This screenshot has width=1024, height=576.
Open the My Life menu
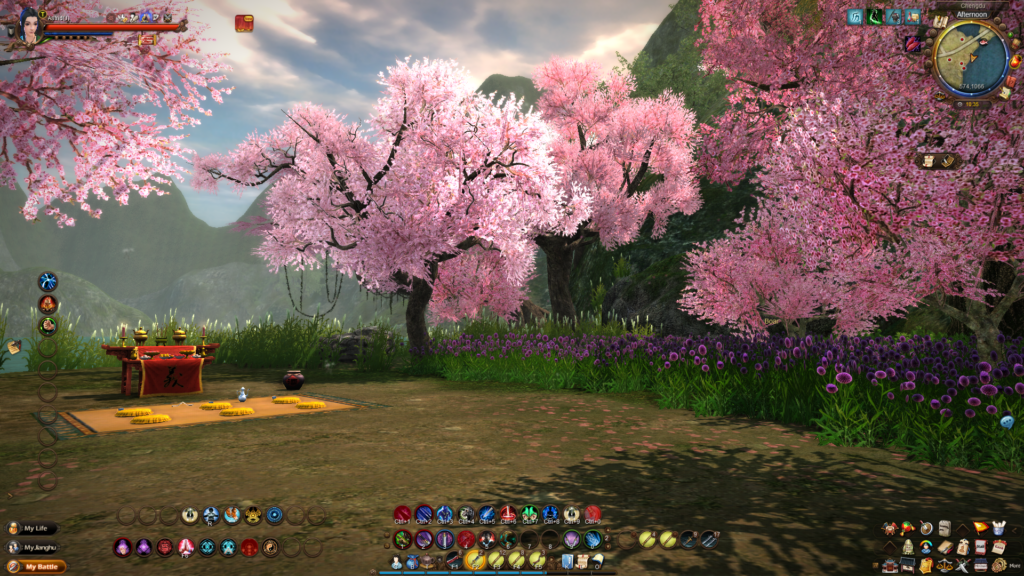(35, 528)
